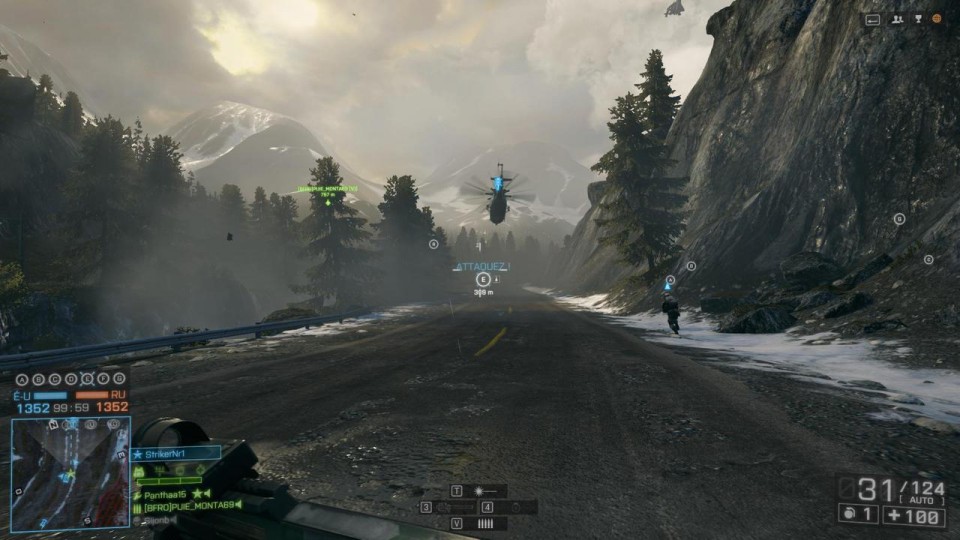Click the minimap
This screenshot has height=540, width=960.
pyautogui.click(x=70, y=472)
